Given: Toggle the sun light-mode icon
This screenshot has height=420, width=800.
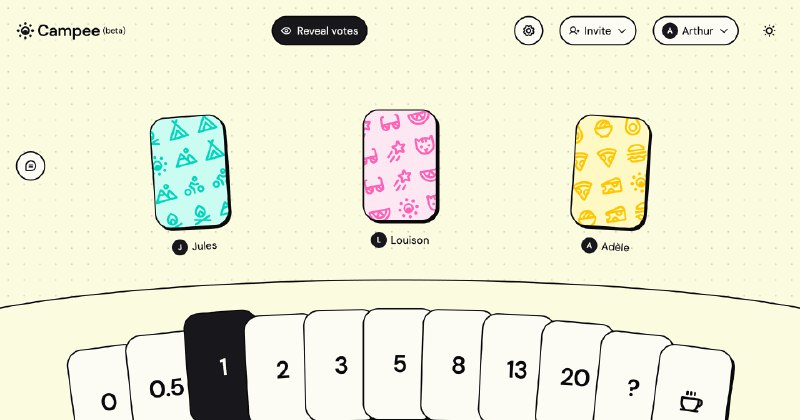Looking at the screenshot, I should tap(769, 31).
